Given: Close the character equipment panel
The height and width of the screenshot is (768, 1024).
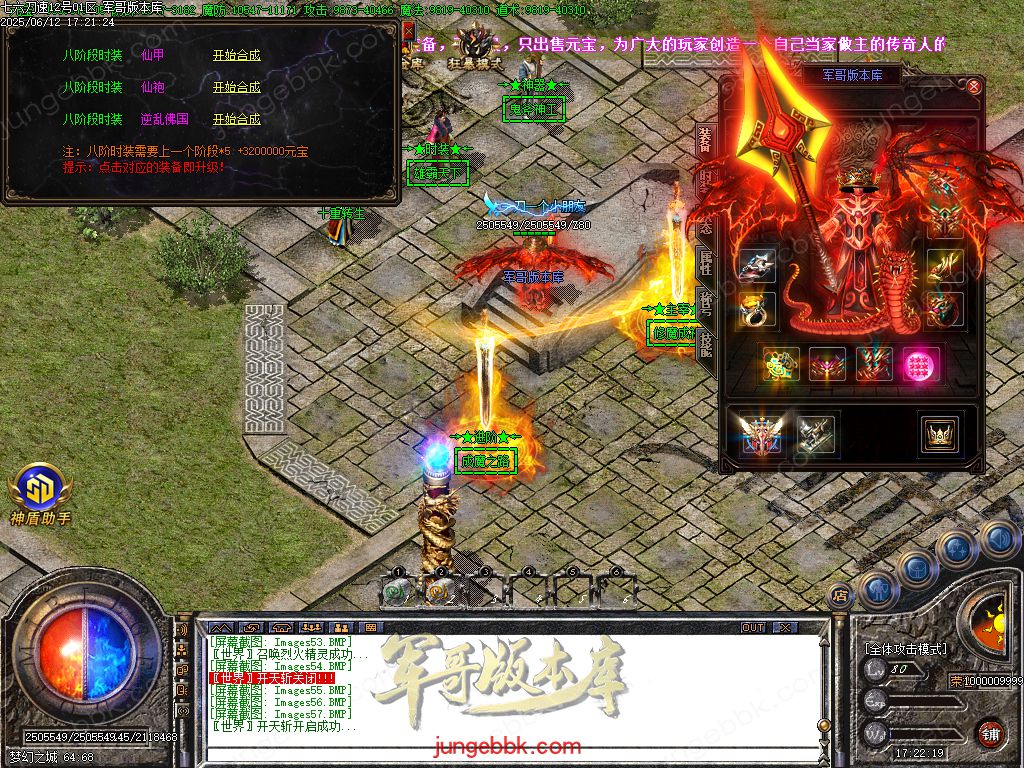Looking at the screenshot, I should (x=974, y=87).
